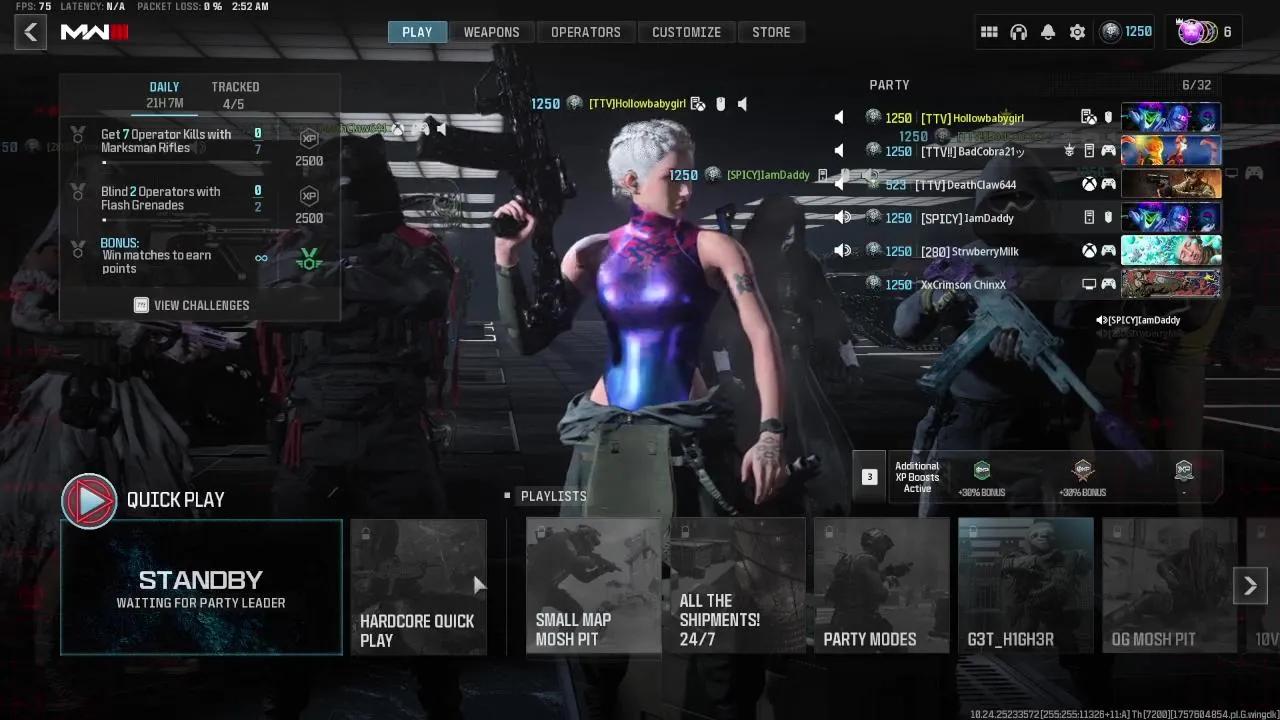This screenshot has width=1280, height=720.
Task: Click XxCrimson ChinxX's calling card thumbnail
Action: 1171,284
